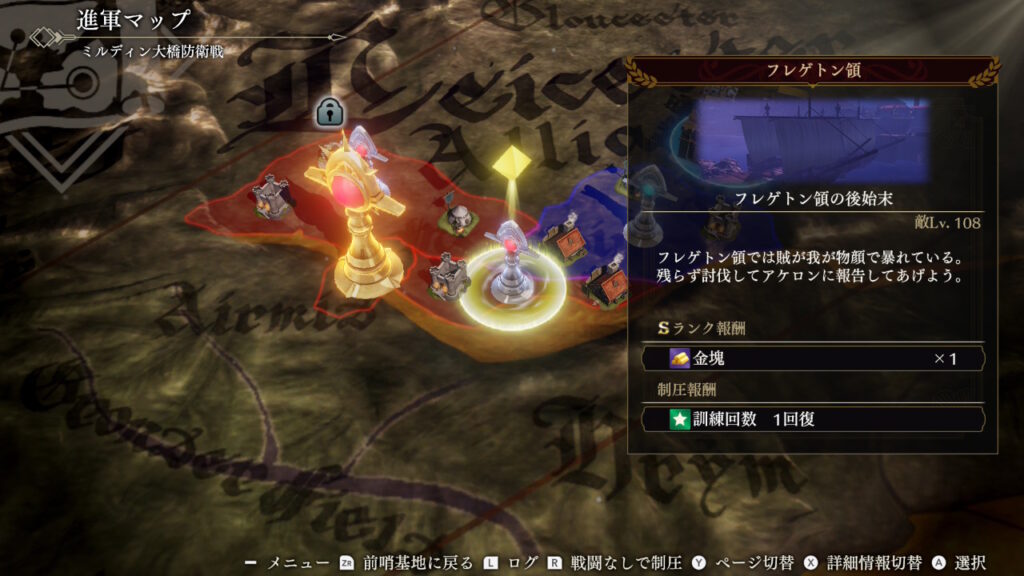This screenshot has height=576, width=1024.
Task: Open the フレゲトン領 ship preview thumbnail
Action: (811, 140)
